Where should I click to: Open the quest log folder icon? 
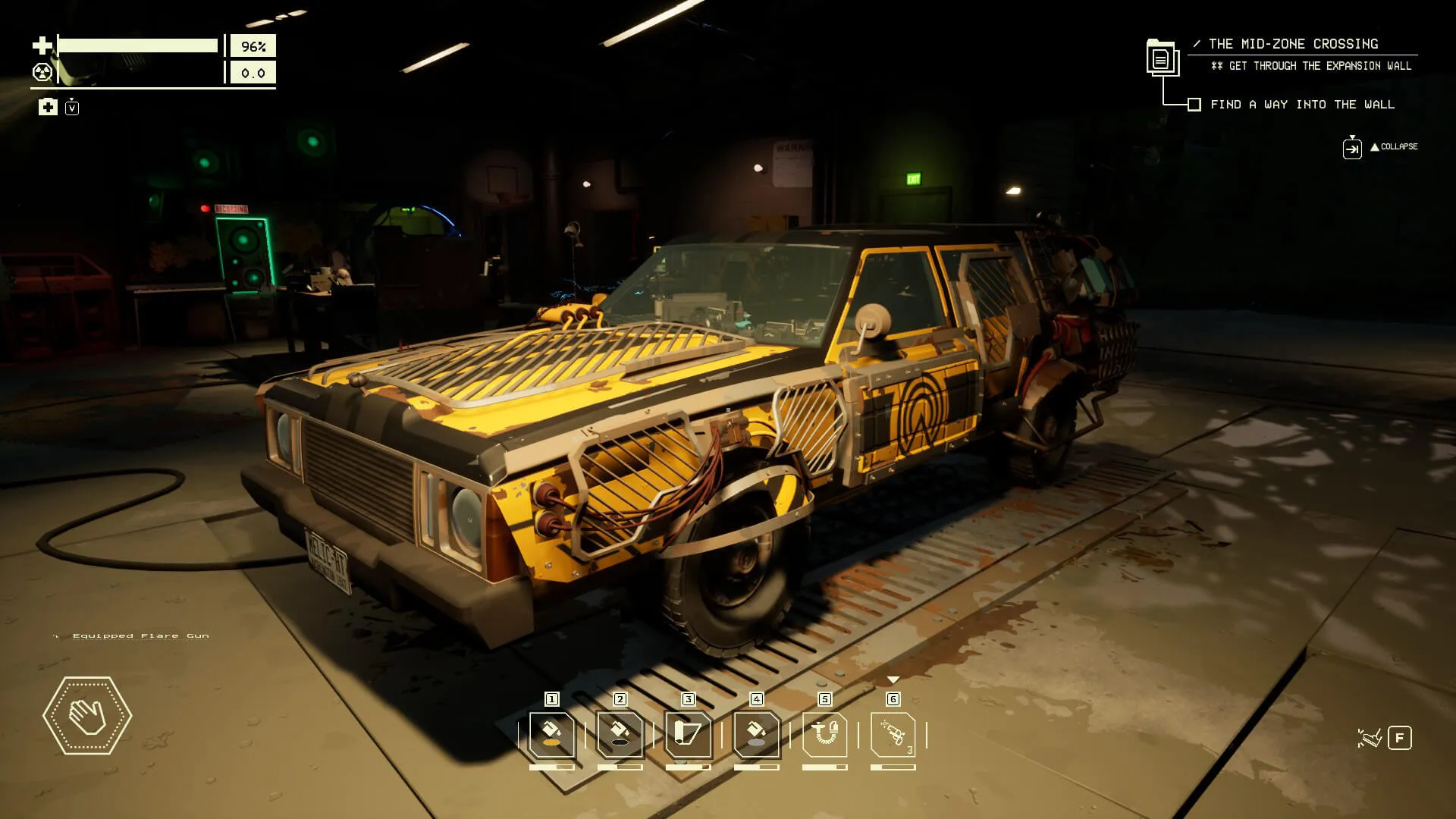1161,58
